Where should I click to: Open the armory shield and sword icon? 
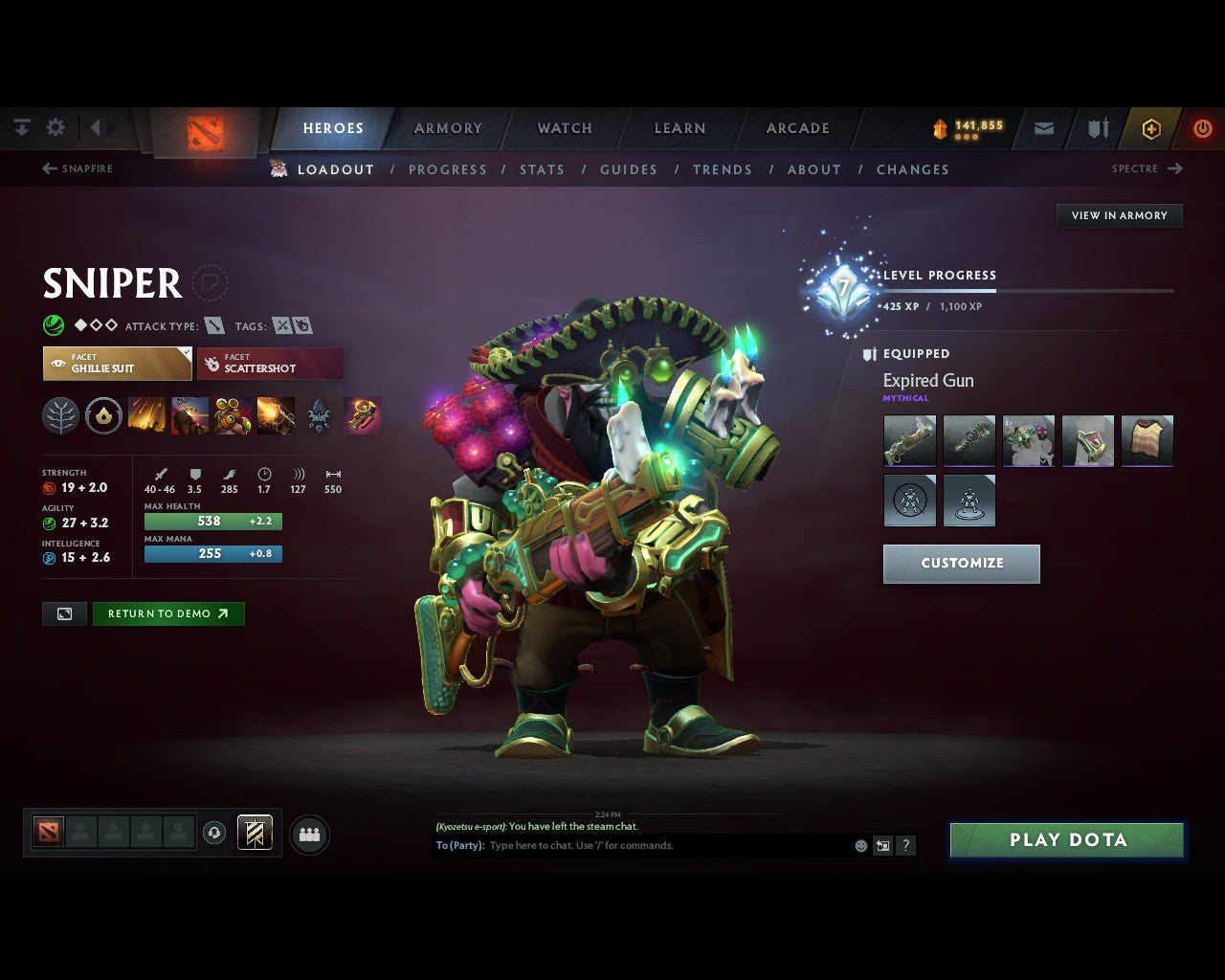pyautogui.click(x=1097, y=128)
